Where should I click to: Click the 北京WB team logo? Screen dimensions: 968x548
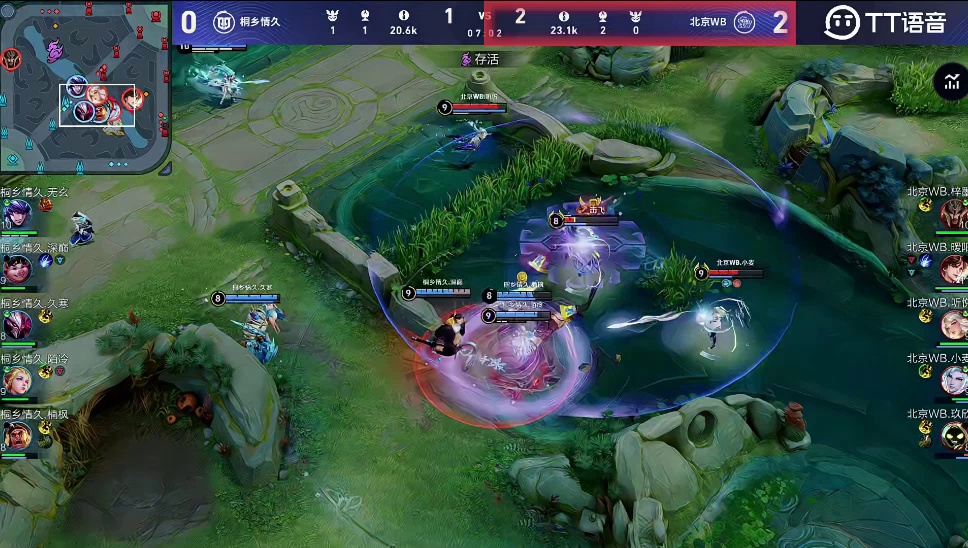pos(744,22)
